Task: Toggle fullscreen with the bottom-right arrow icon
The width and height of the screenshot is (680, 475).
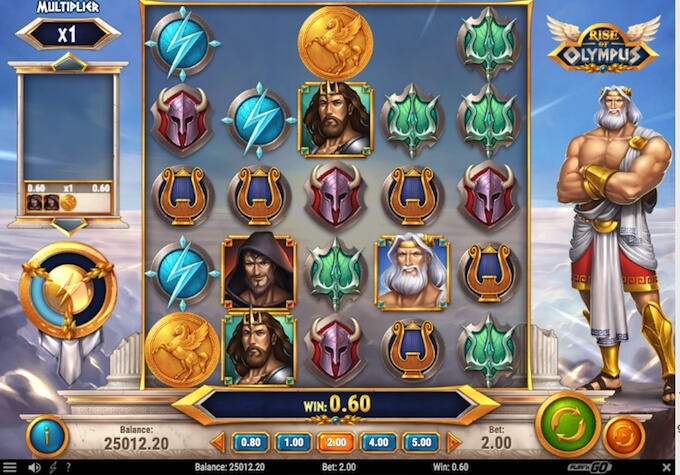Action: (x=668, y=467)
